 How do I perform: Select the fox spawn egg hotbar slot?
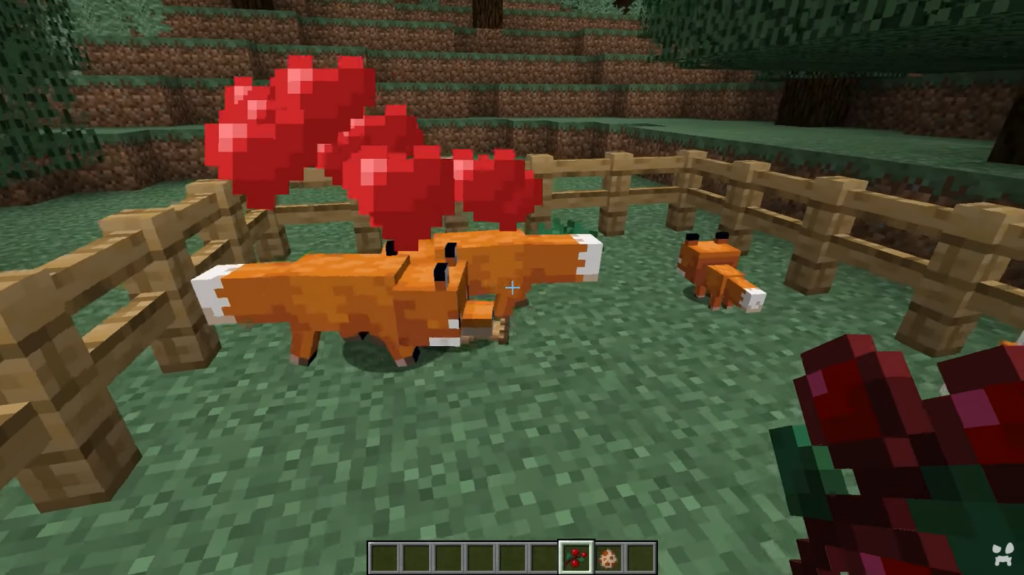(607, 557)
